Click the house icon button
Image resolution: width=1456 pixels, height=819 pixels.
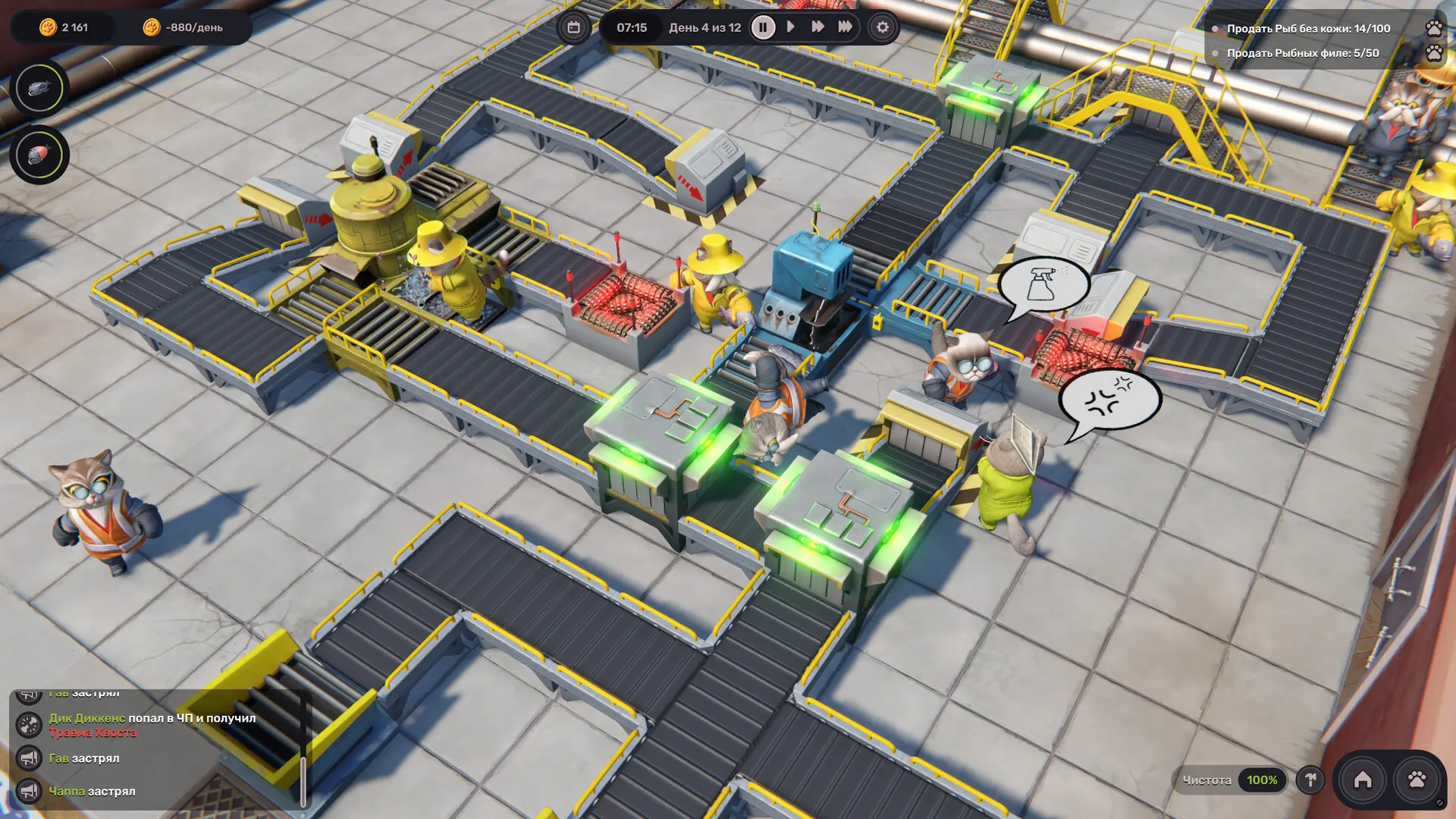1363,780
